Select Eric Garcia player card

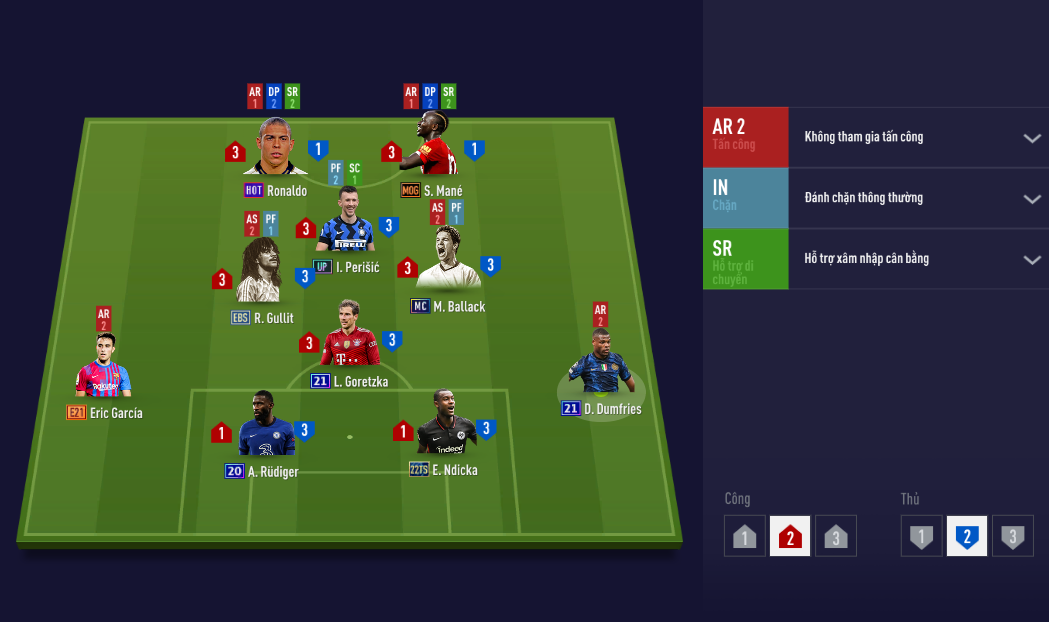[104, 369]
